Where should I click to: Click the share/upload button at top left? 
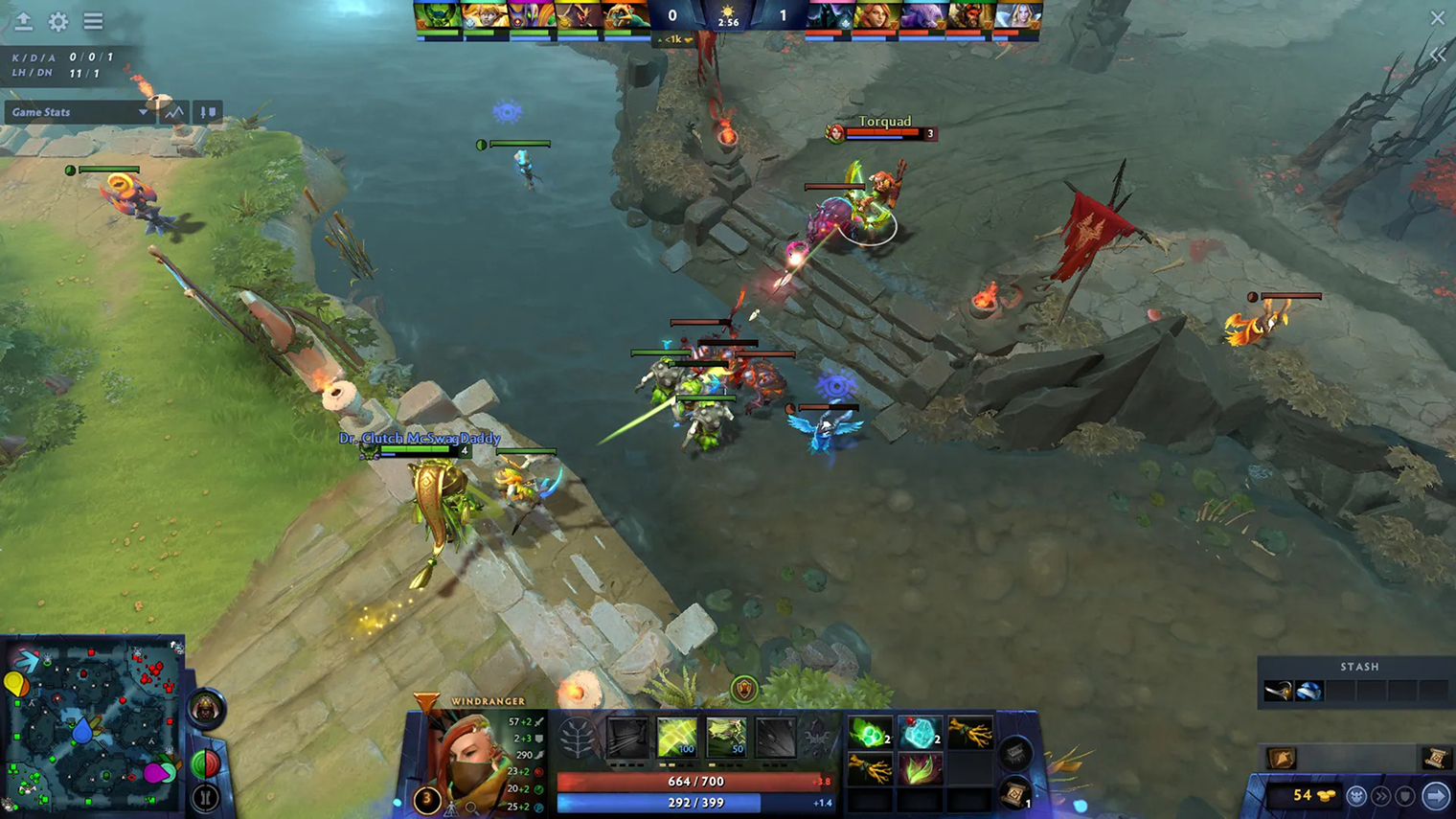pos(24,22)
